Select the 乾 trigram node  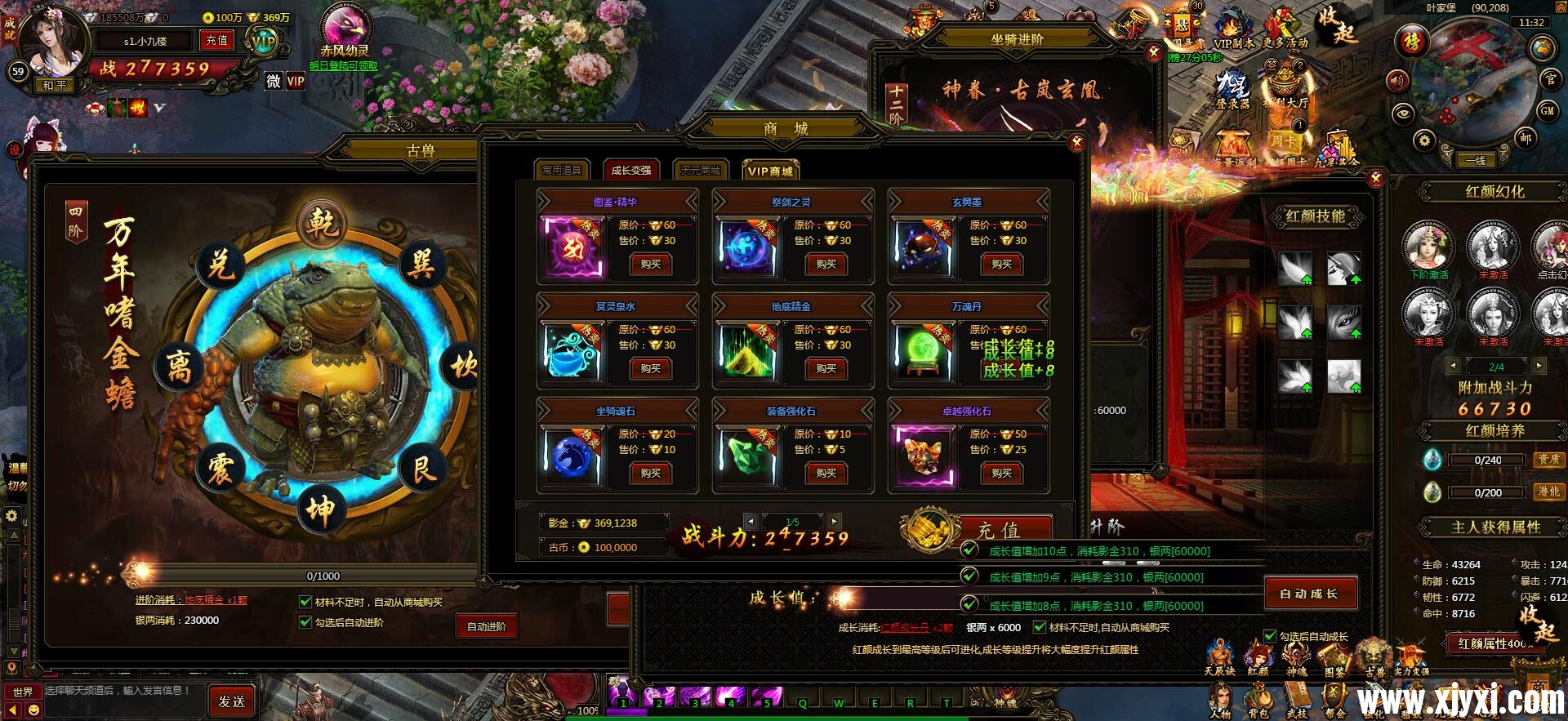pos(323,223)
